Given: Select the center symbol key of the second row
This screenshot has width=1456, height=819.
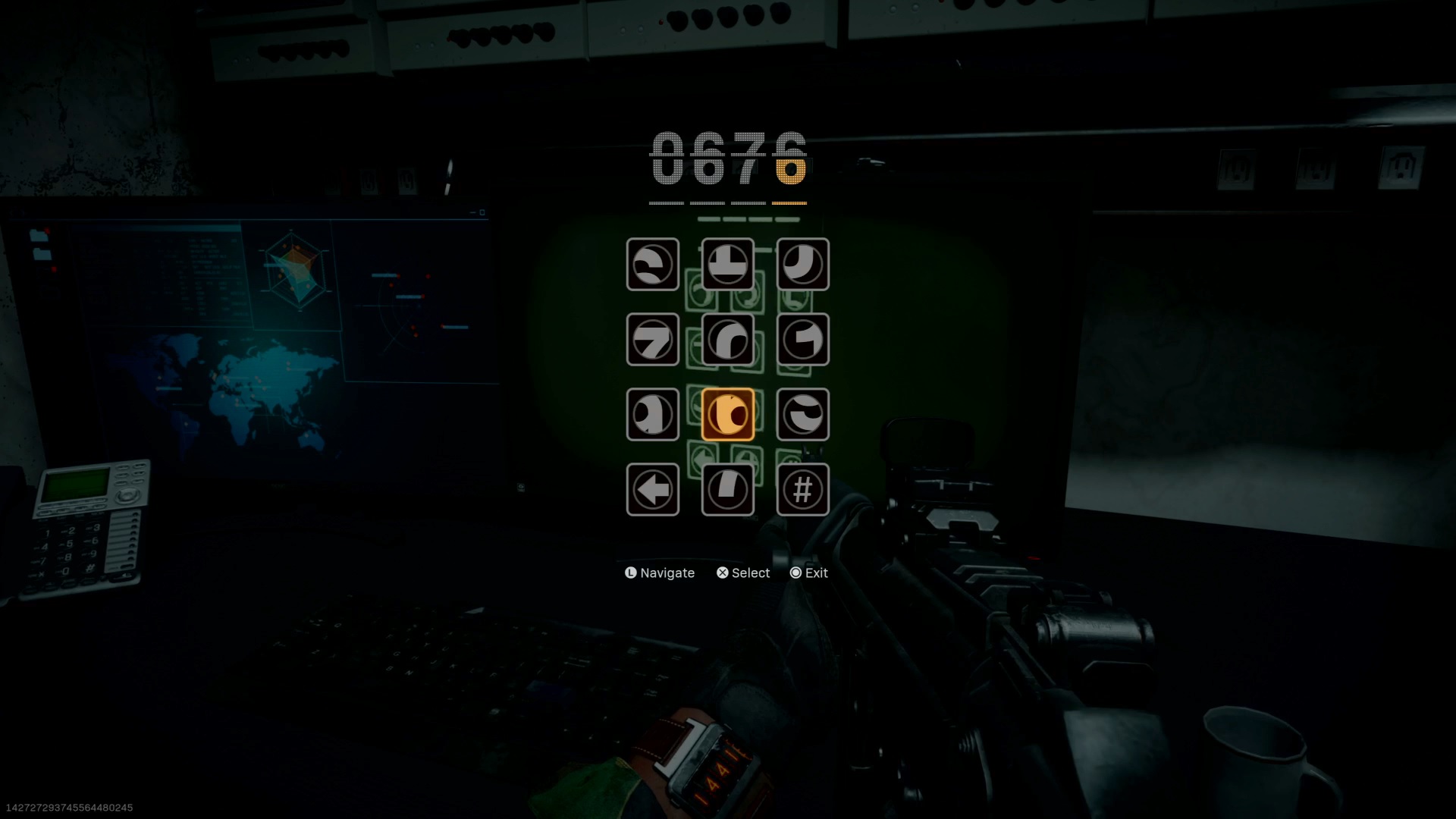Looking at the screenshot, I should [x=727, y=340].
